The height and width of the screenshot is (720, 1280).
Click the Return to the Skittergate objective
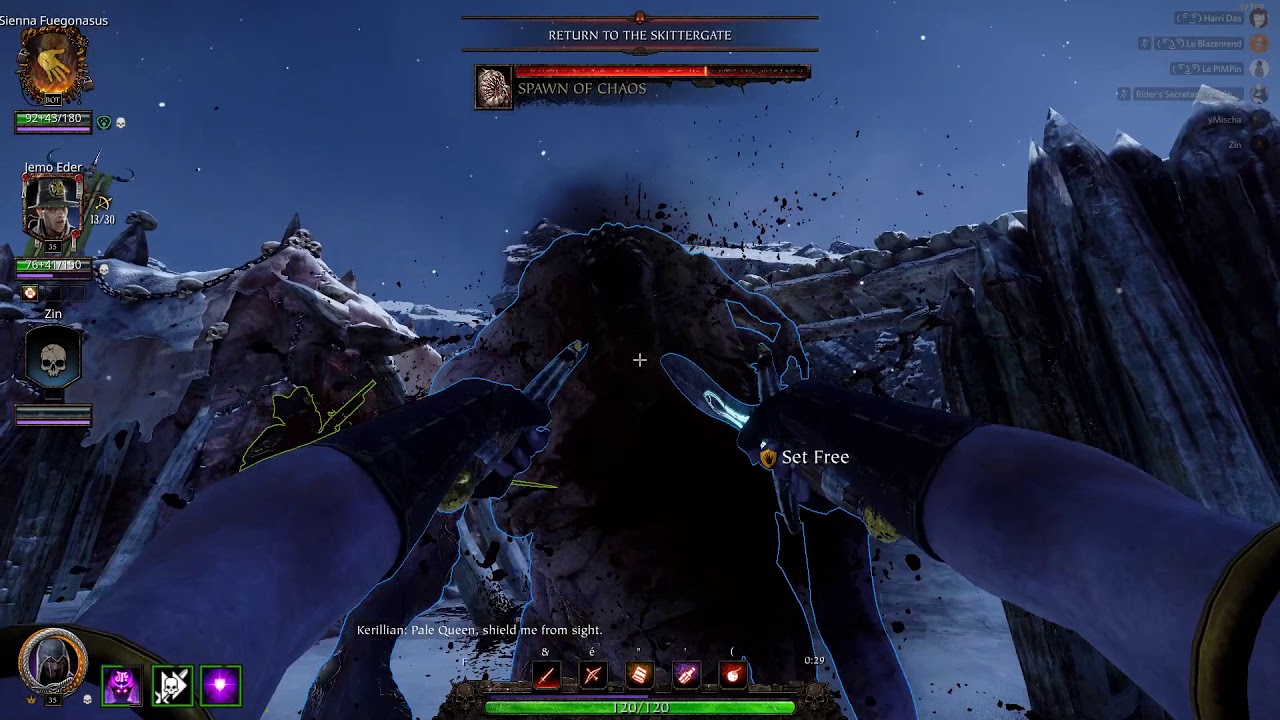pyautogui.click(x=640, y=35)
